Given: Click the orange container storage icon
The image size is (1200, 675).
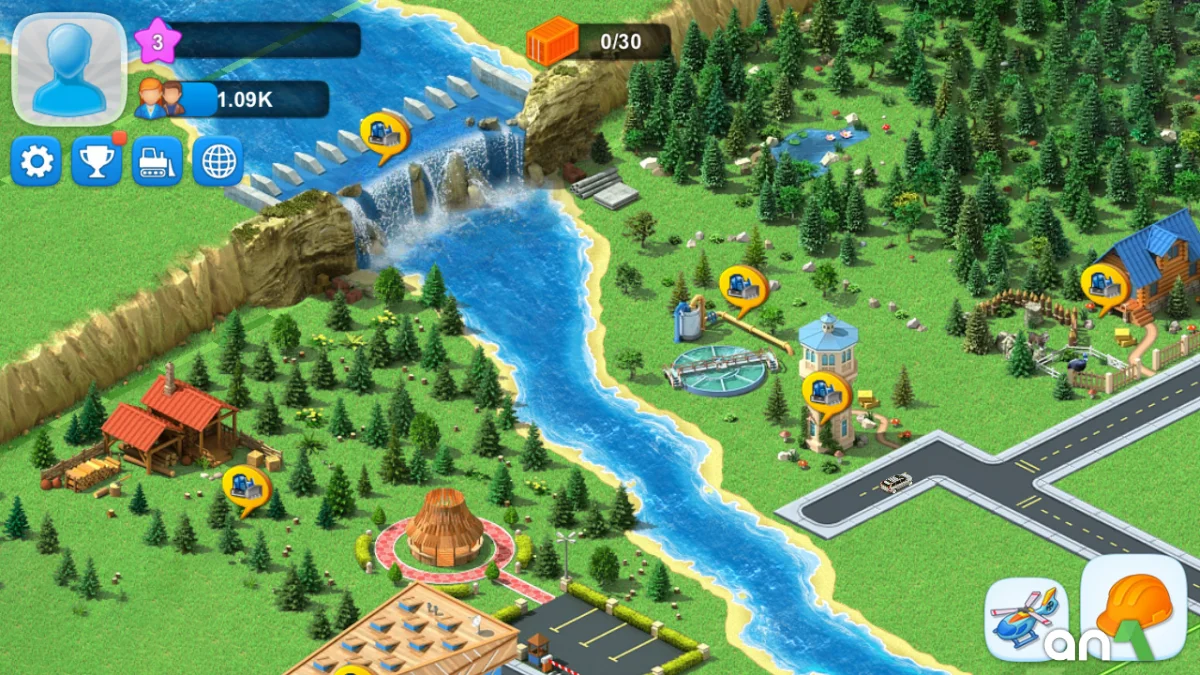Looking at the screenshot, I should tap(553, 41).
